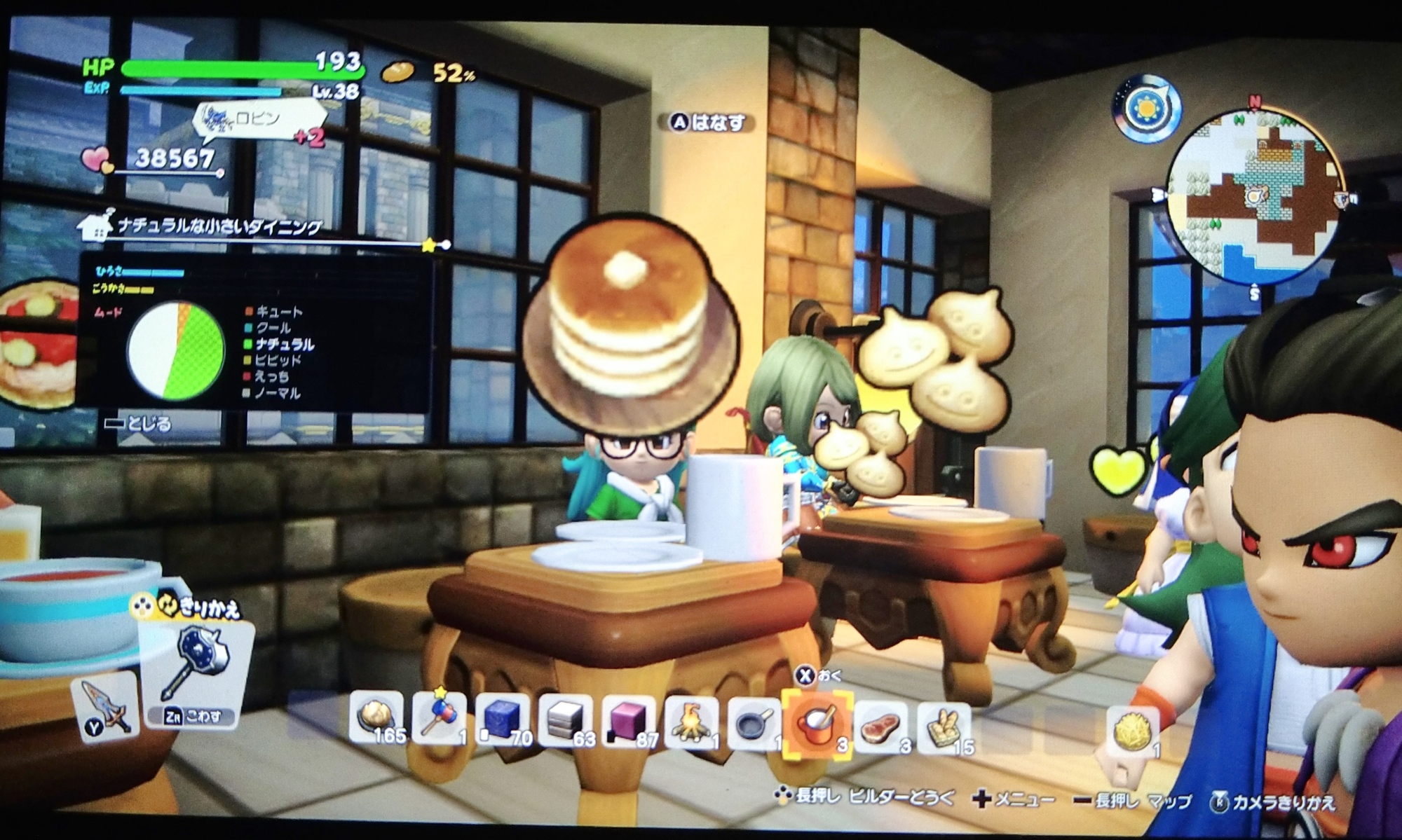Click the bread hunger meter icon
Viewport: 1402px width, 840px height.
pyautogui.click(x=398, y=72)
